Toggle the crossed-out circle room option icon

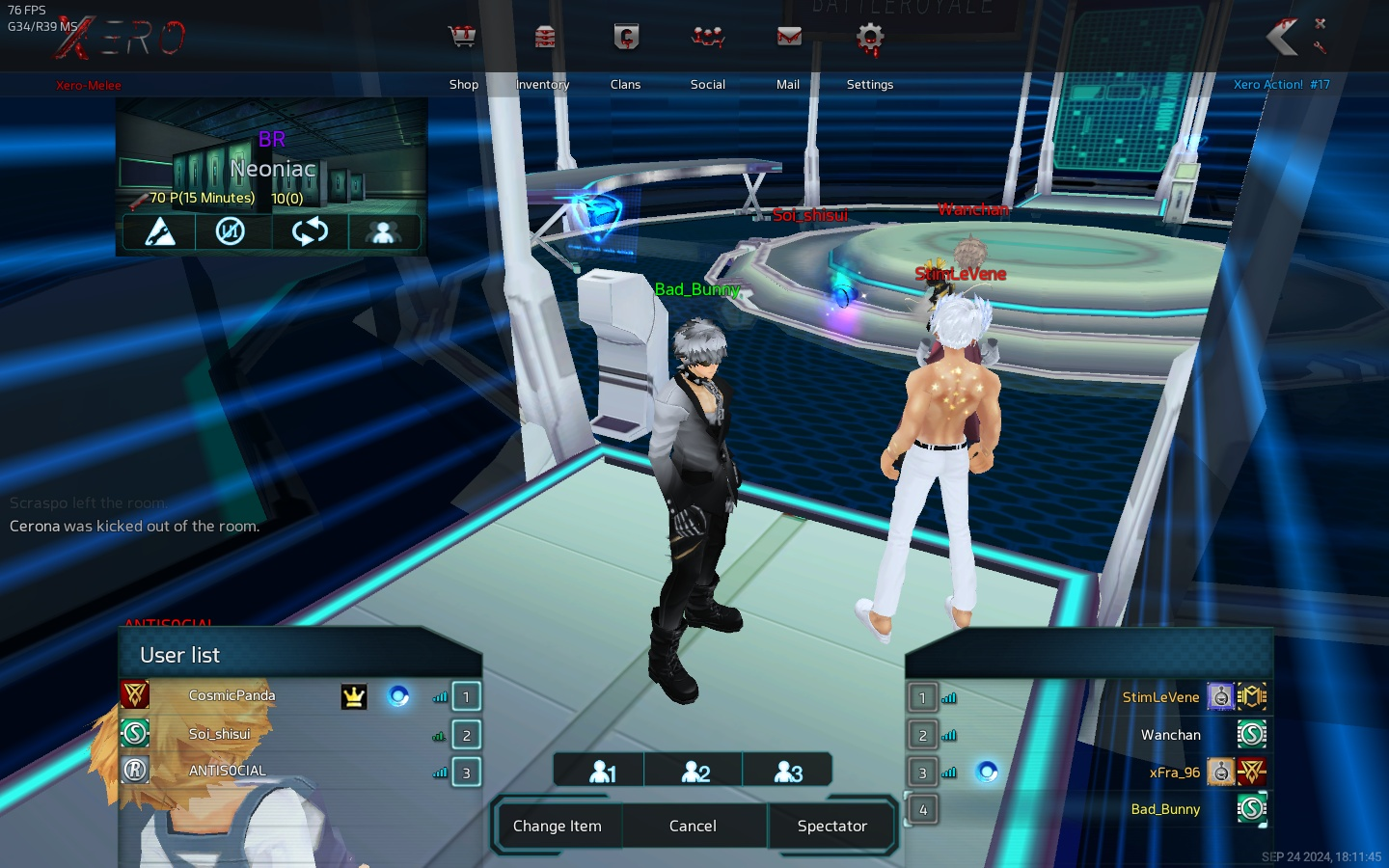[x=231, y=232]
